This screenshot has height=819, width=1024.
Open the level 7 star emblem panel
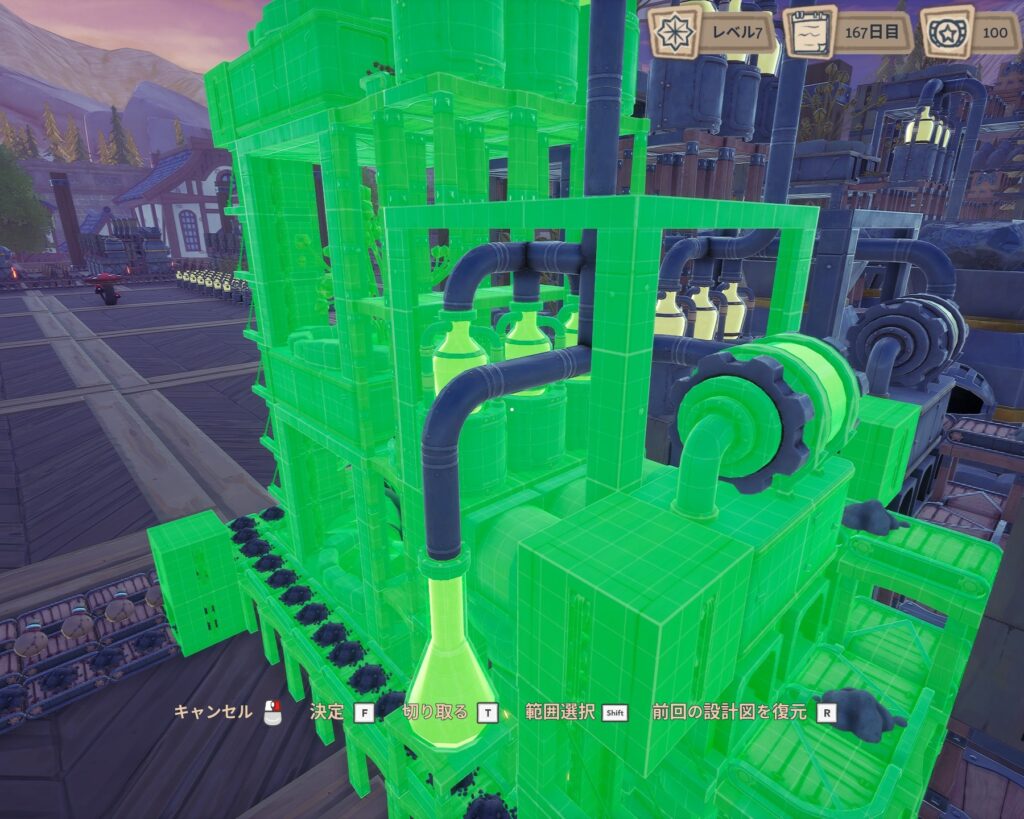point(672,32)
